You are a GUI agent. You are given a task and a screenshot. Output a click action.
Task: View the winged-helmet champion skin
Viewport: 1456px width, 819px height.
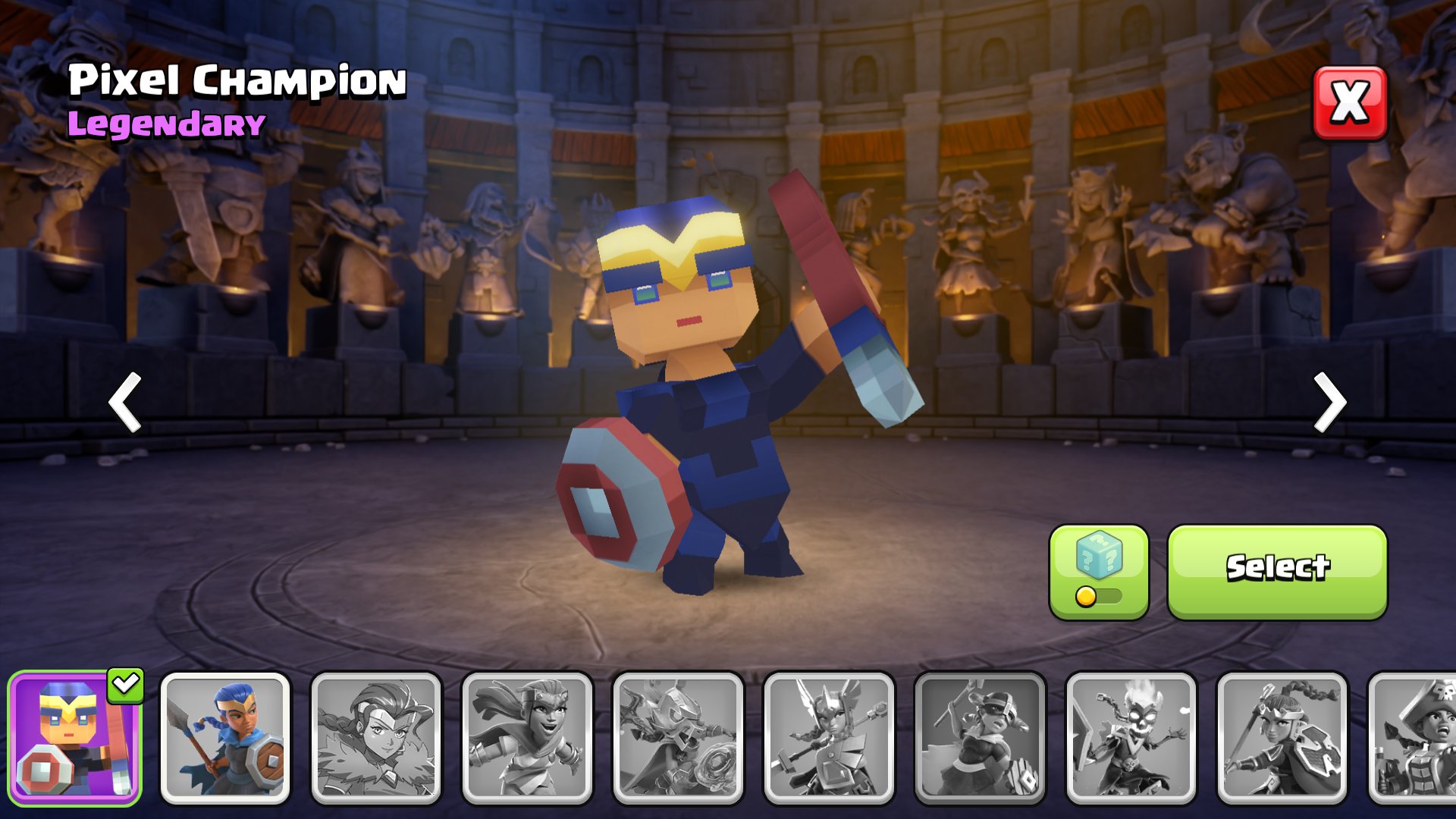[829, 738]
